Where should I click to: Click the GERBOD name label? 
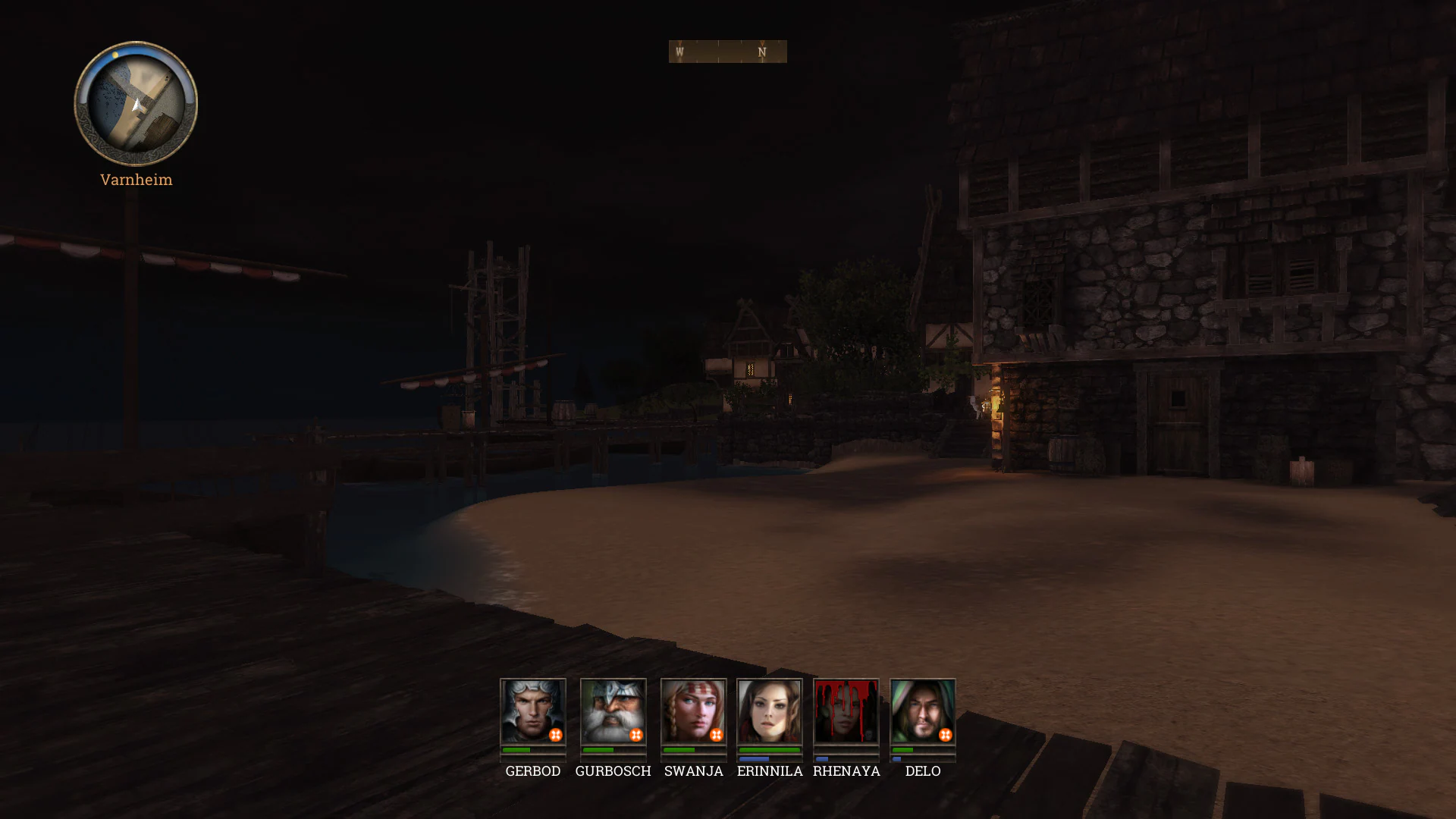pyautogui.click(x=533, y=771)
